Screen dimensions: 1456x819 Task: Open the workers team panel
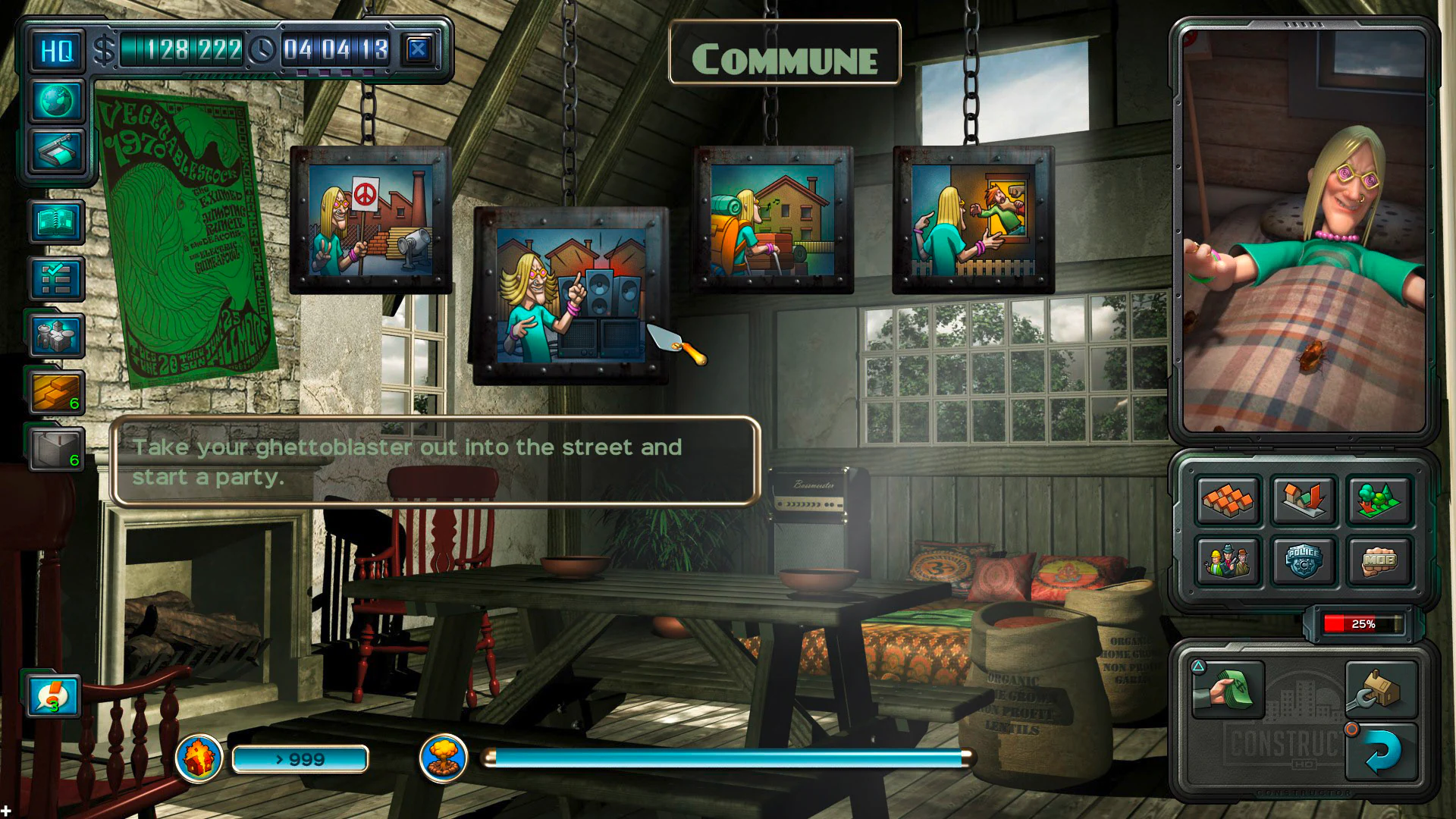(1228, 561)
